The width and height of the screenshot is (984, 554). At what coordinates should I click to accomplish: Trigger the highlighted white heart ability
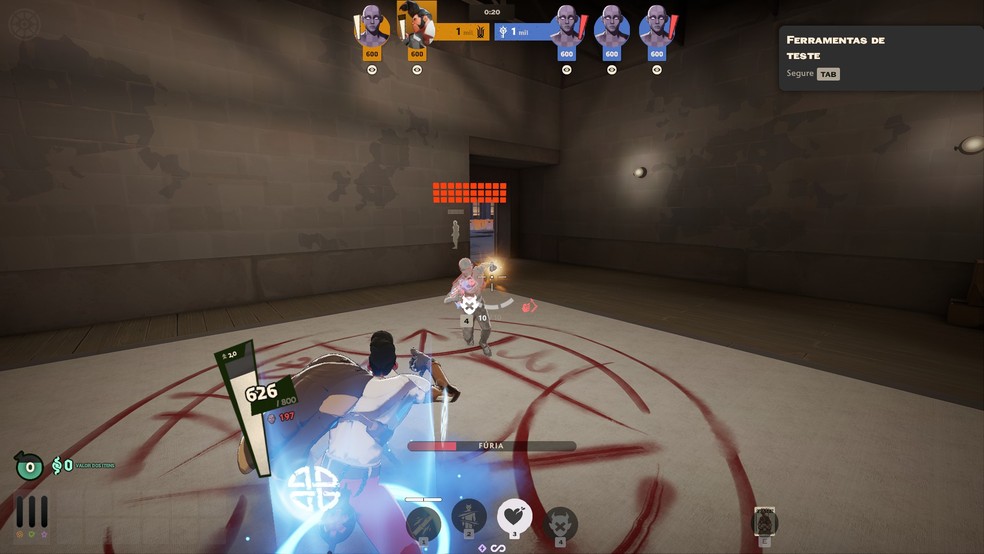click(x=514, y=517)
